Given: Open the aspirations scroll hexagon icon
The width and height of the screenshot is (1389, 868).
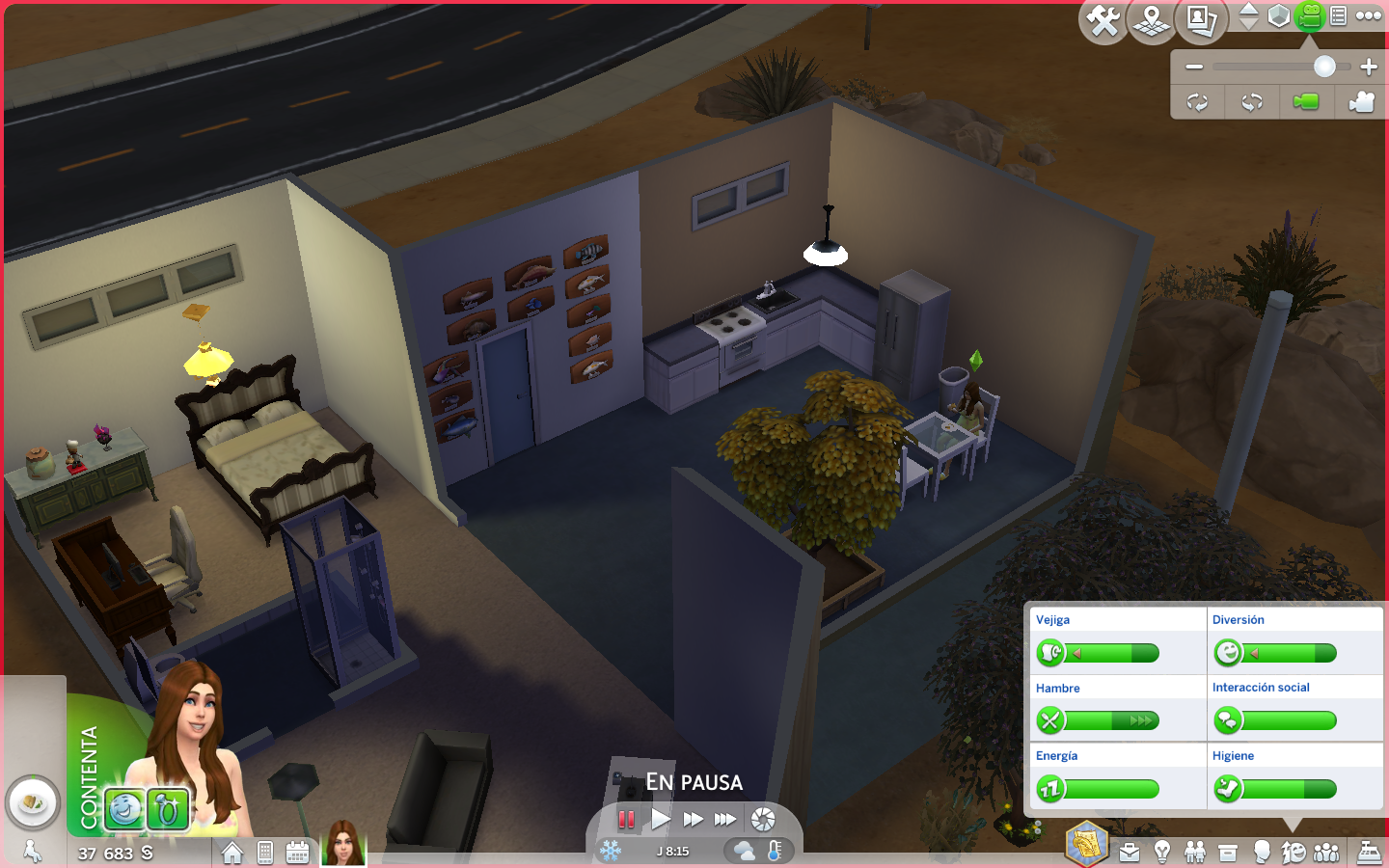Looking at the screenshot, I should pyautogui.click(x=1087, y=844).
